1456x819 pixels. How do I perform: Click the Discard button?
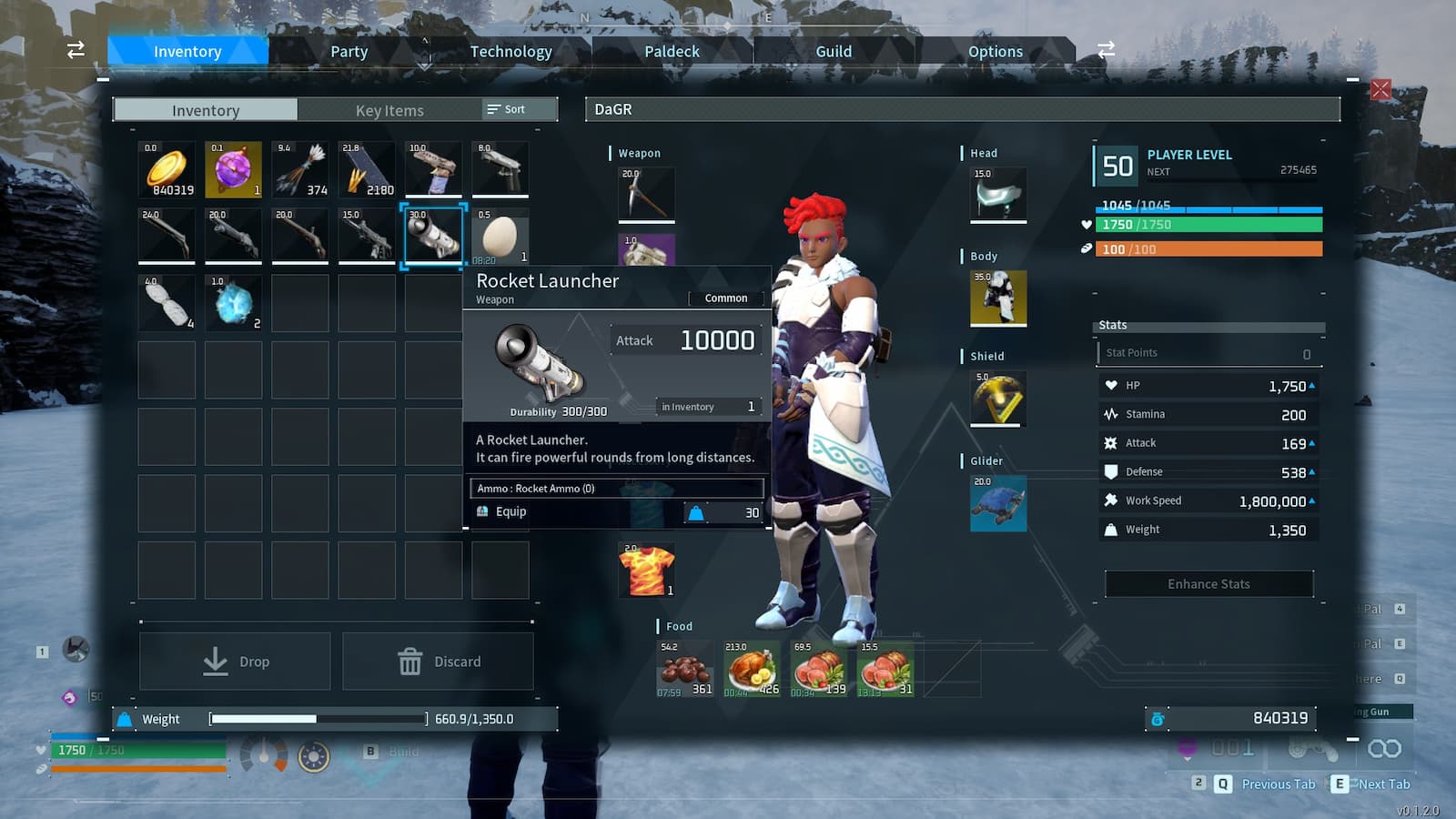[x=439, y=661]
